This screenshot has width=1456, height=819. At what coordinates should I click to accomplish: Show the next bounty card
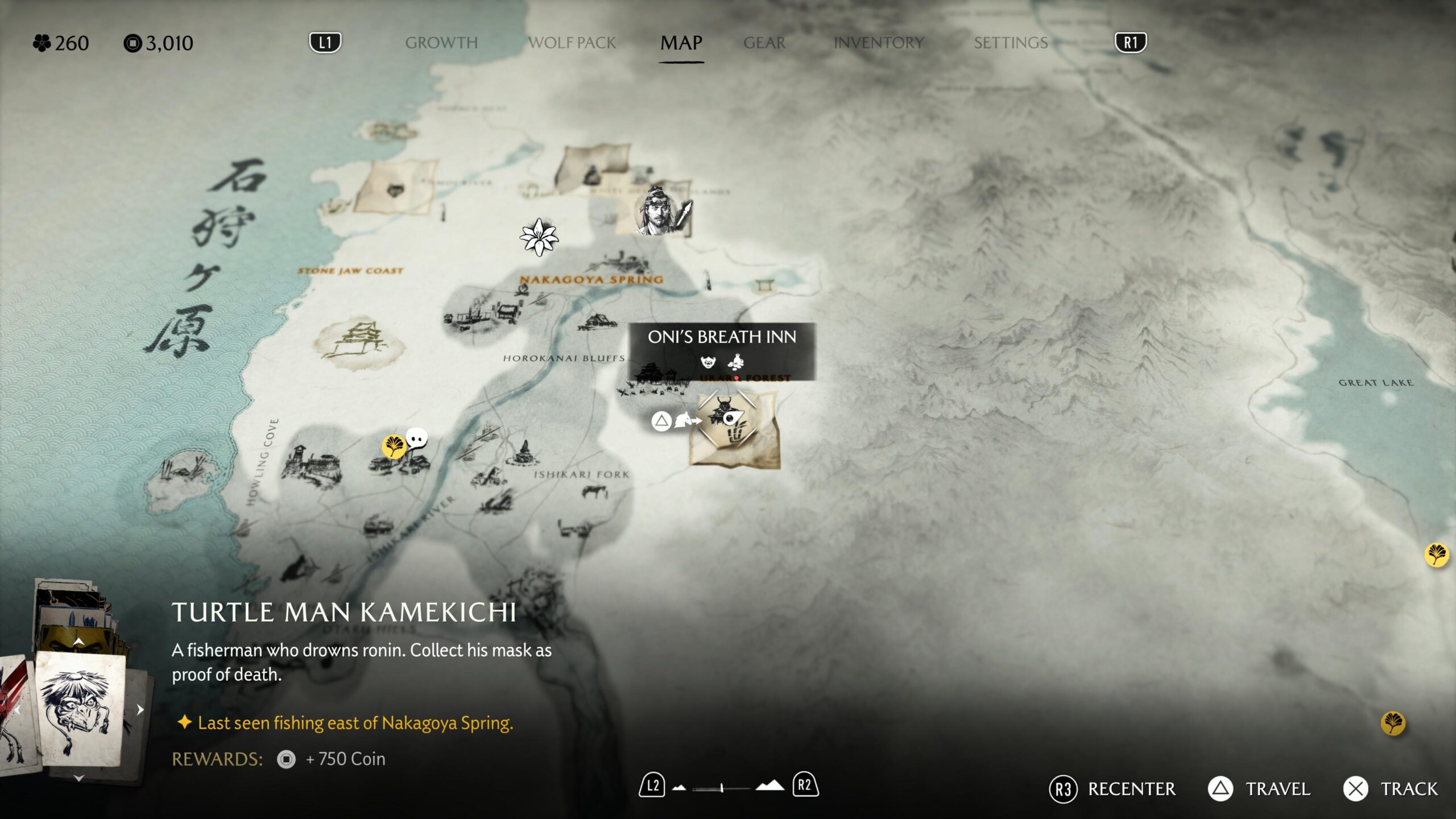click(140, 709)
